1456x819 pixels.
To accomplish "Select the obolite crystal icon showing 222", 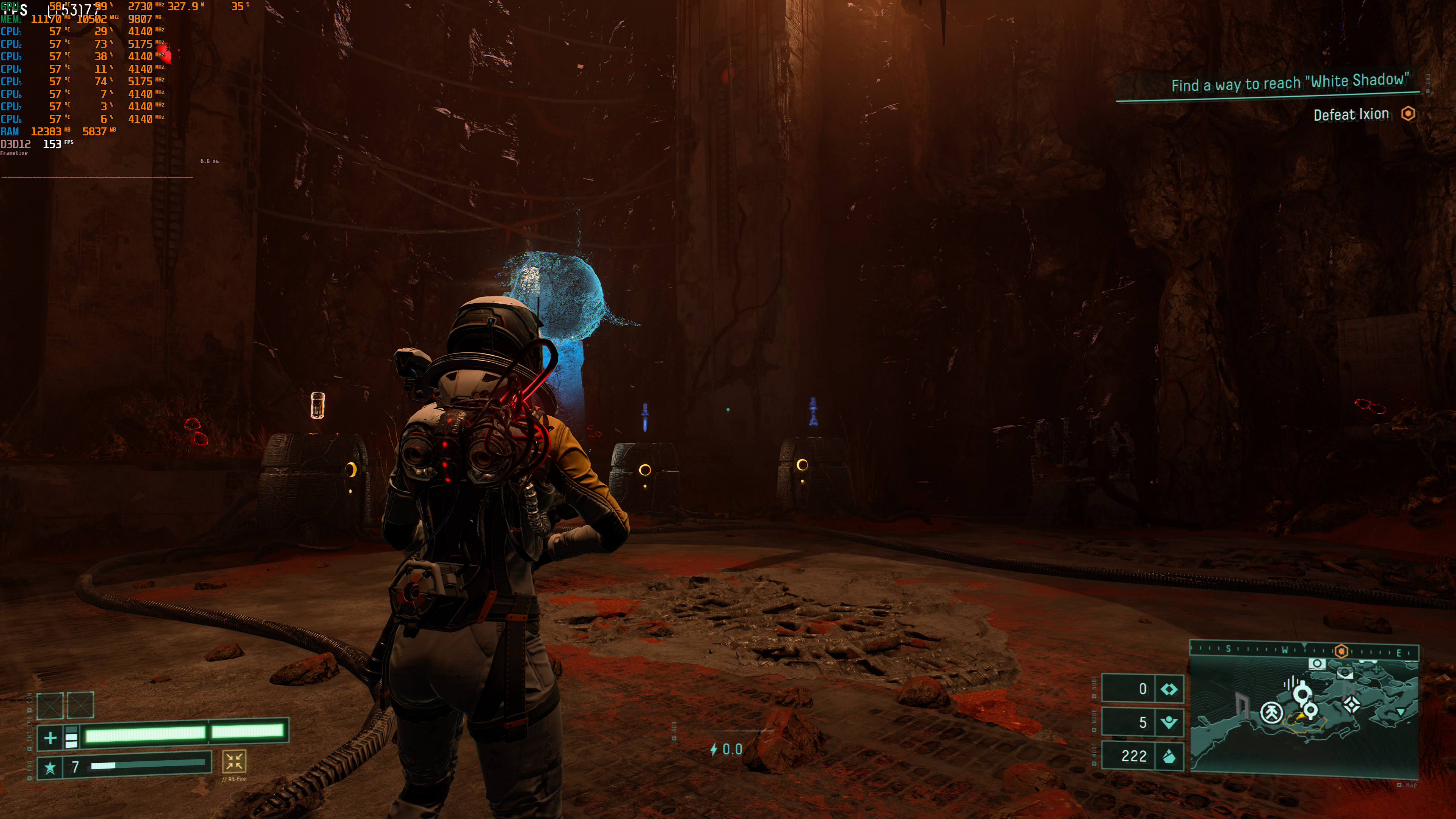I will tap(1168, 756).
